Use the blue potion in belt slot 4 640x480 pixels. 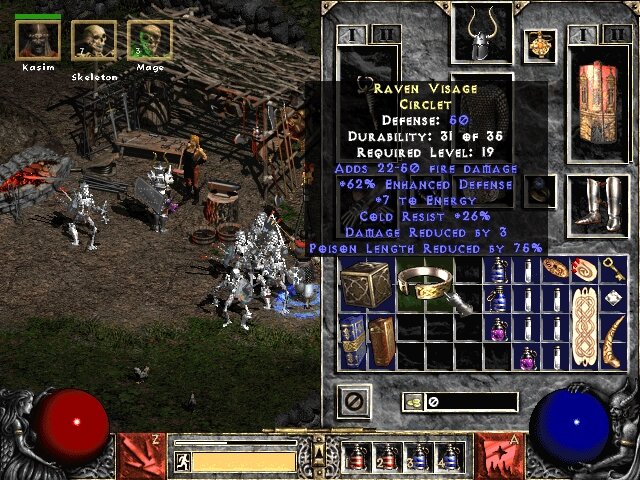450,458
